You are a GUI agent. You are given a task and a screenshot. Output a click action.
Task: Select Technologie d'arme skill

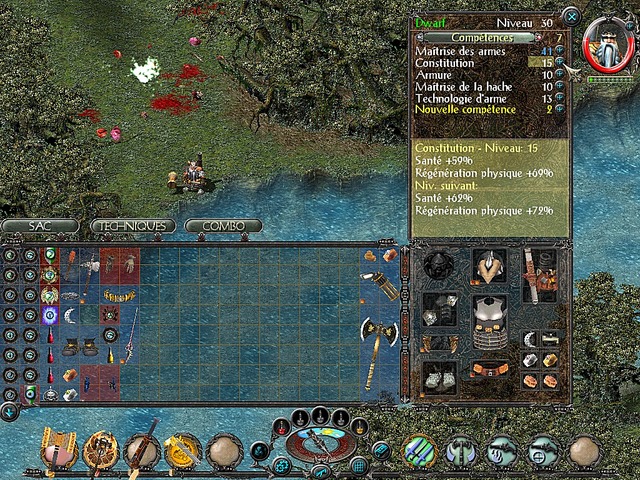pyautogui.click(x=466, y=97)
